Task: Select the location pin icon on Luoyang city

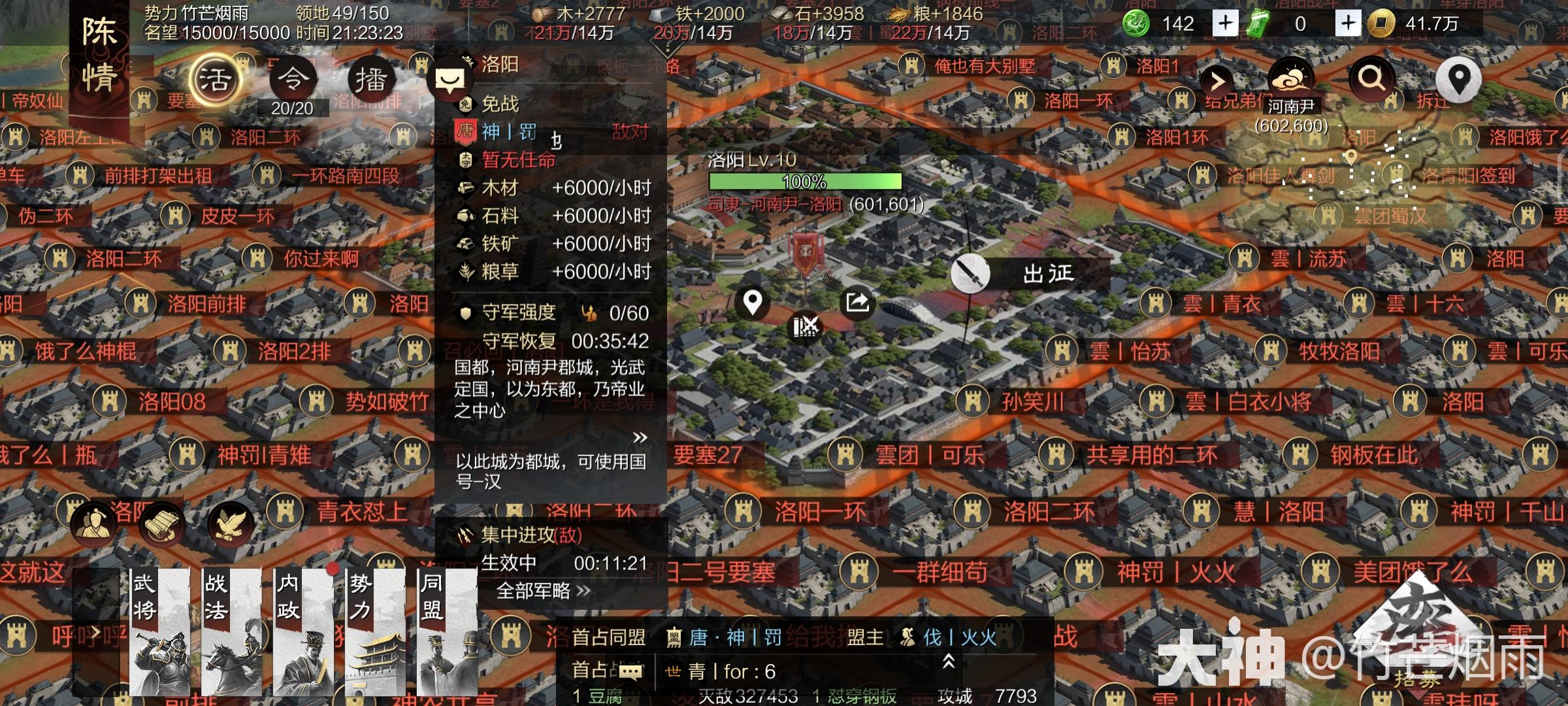Action: [x=753, y=303]
